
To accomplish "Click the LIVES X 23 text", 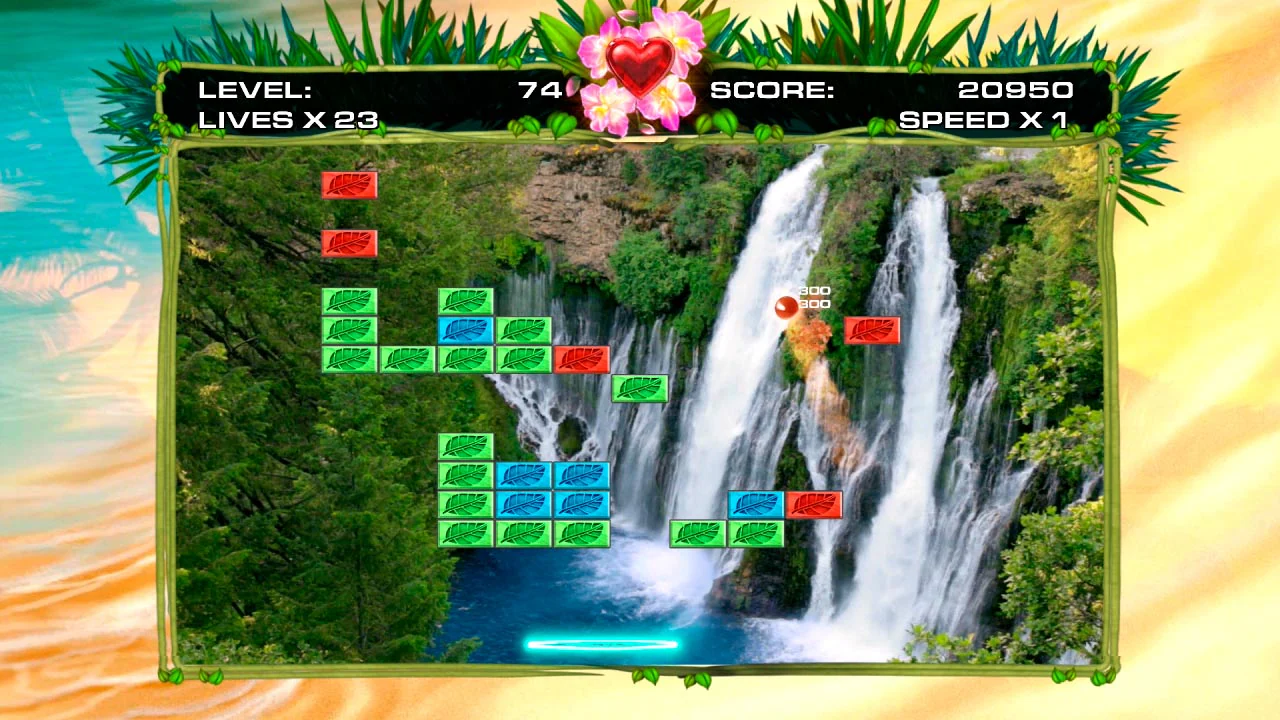I will coord(287,120).
